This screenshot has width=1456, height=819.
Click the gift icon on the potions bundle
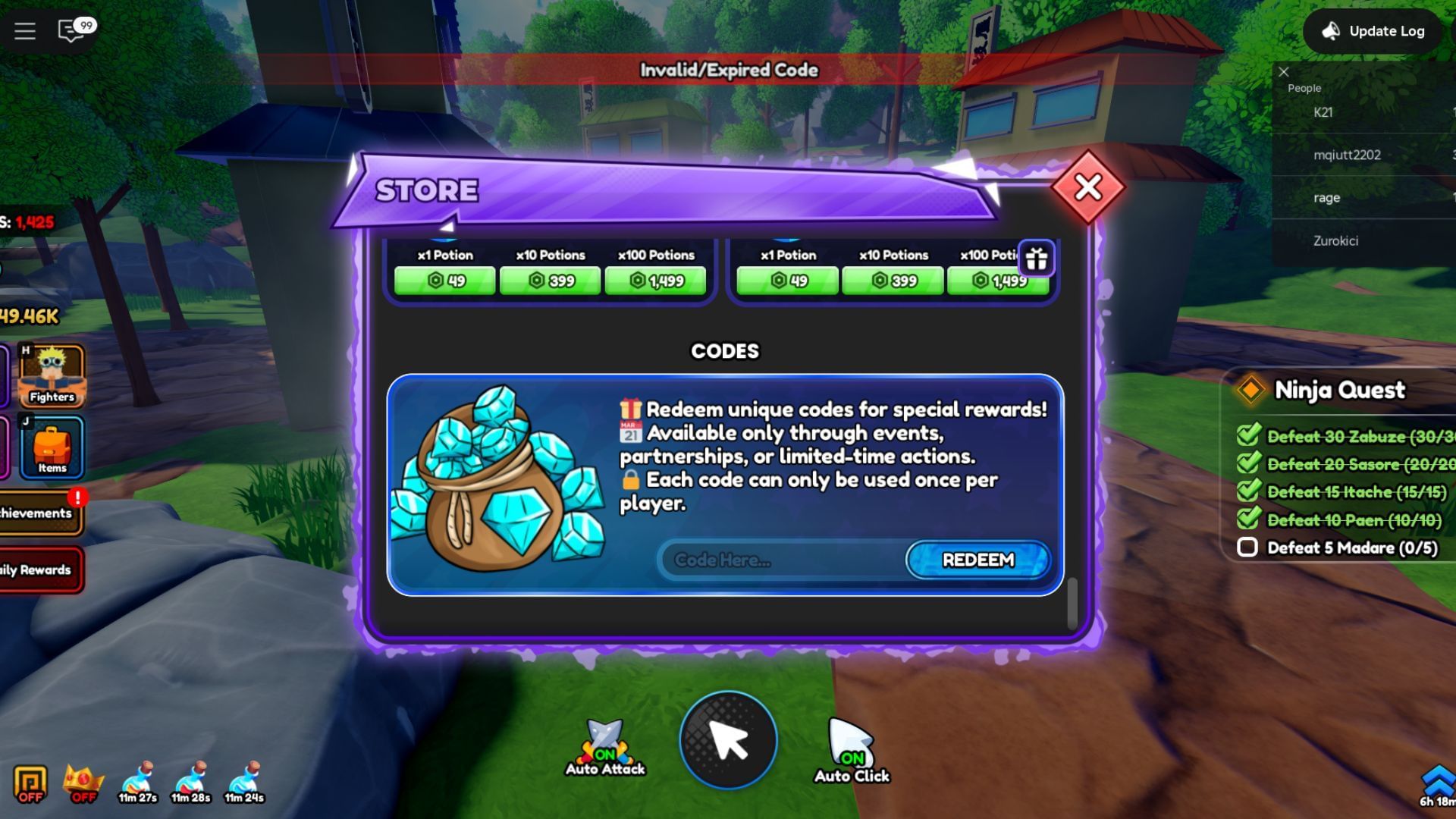[1037, 259]
